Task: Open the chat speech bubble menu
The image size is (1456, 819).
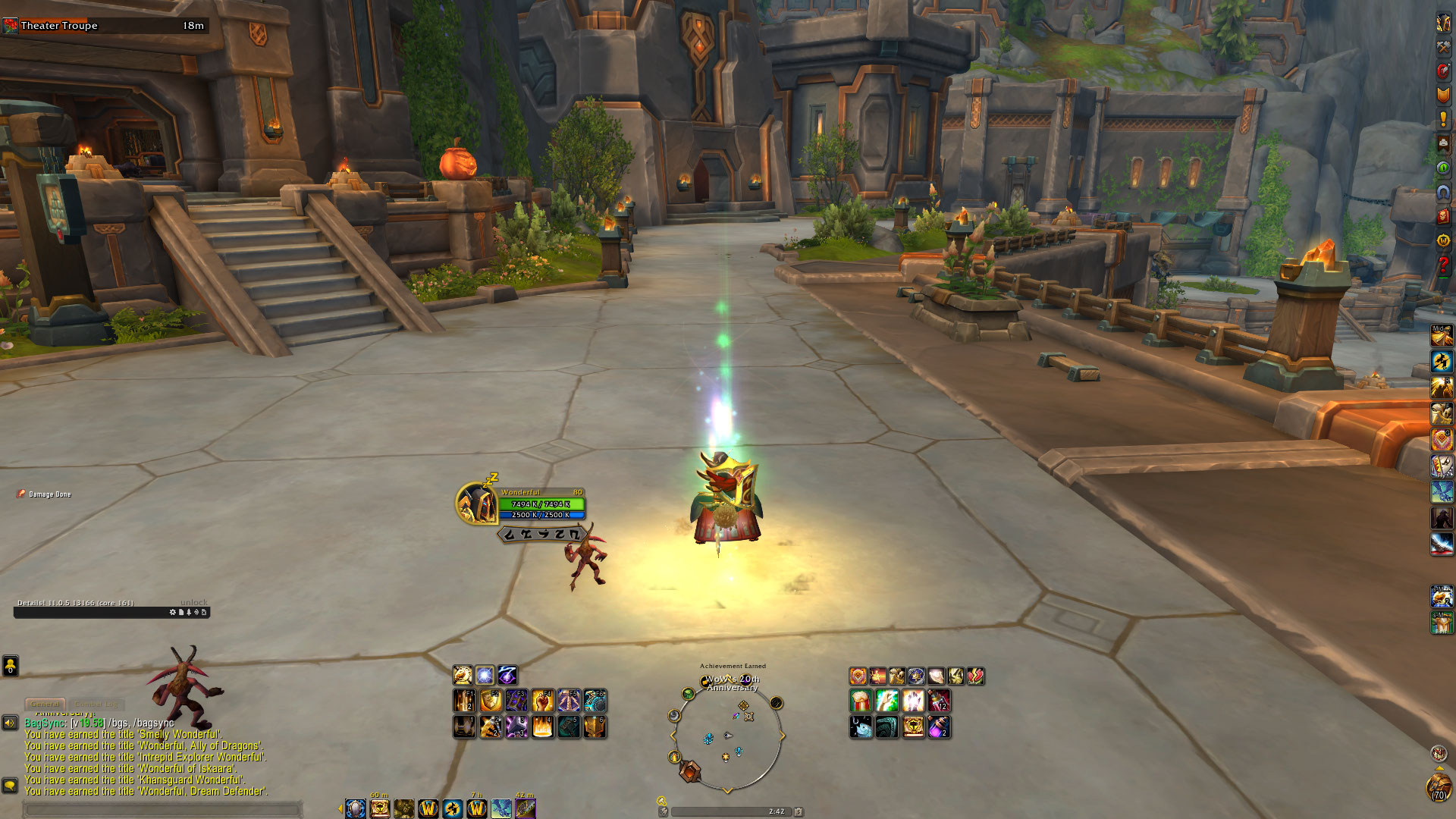Action: 10,785
